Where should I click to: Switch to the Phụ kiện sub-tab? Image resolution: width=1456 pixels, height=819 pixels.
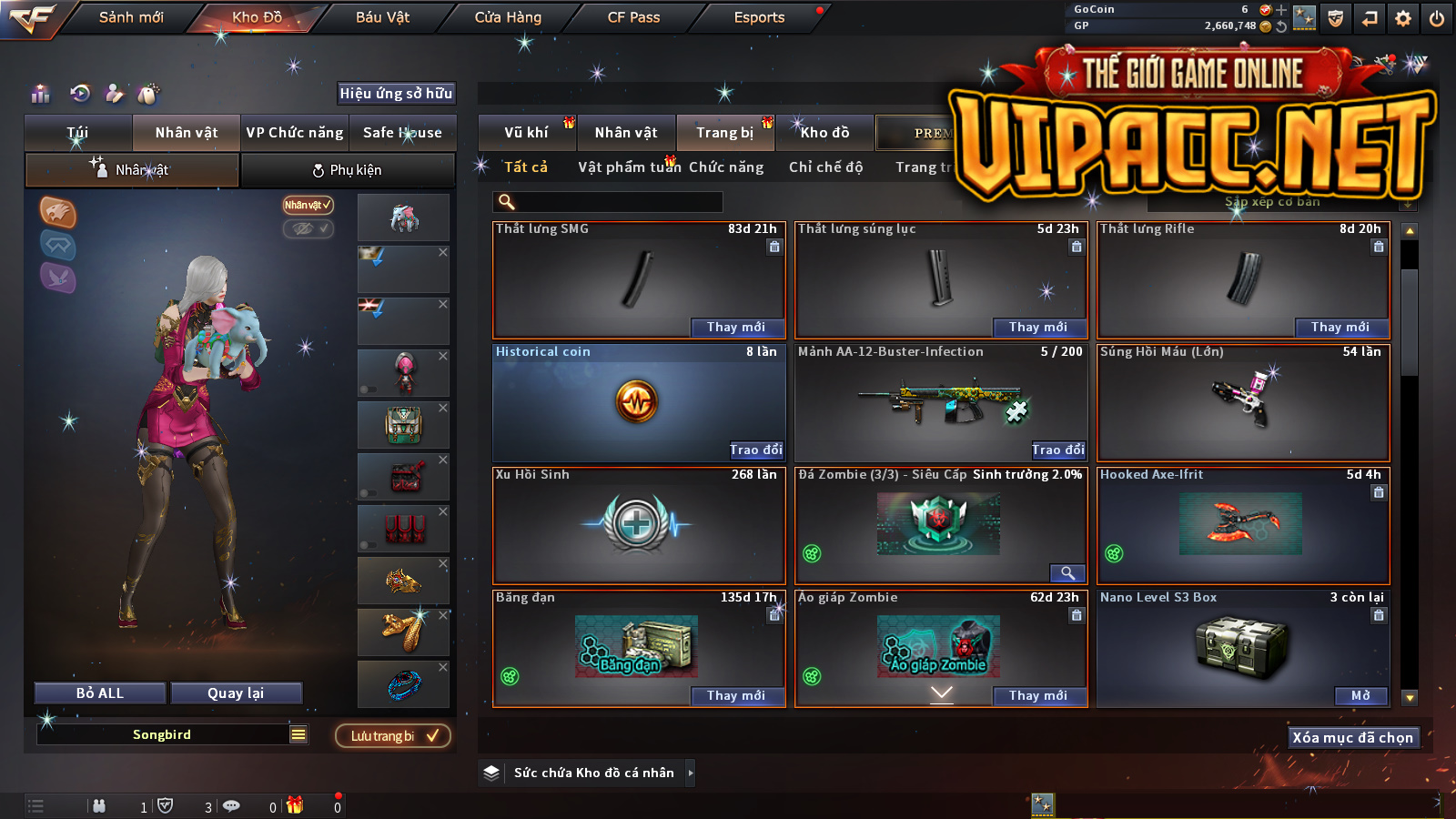[347, 170]
